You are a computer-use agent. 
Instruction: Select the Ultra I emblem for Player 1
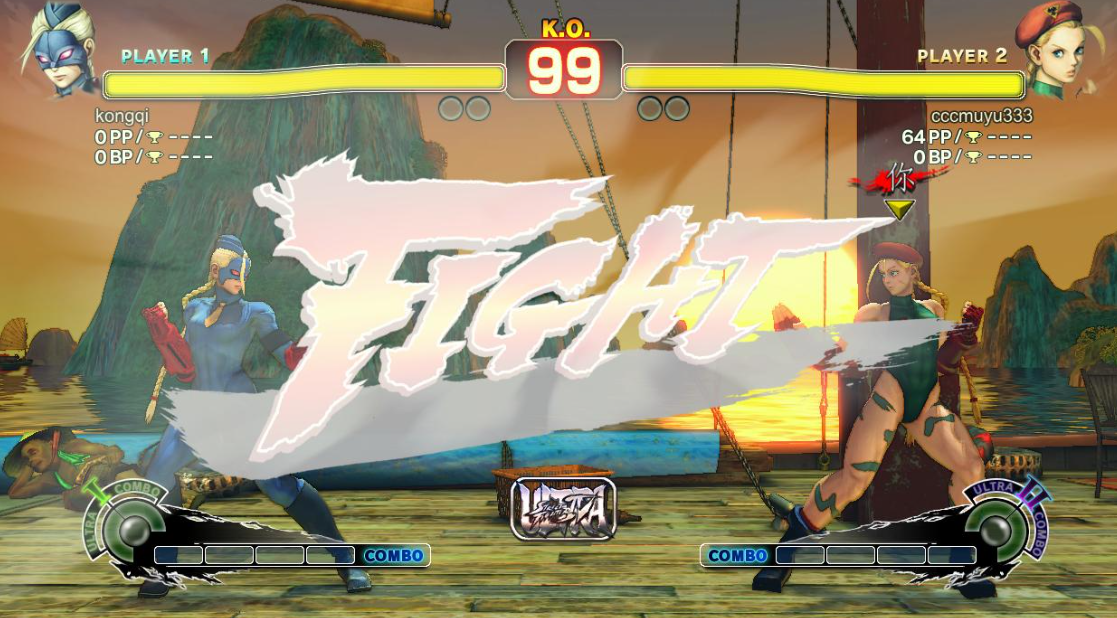pyautogui.click(x=124, y=527)
